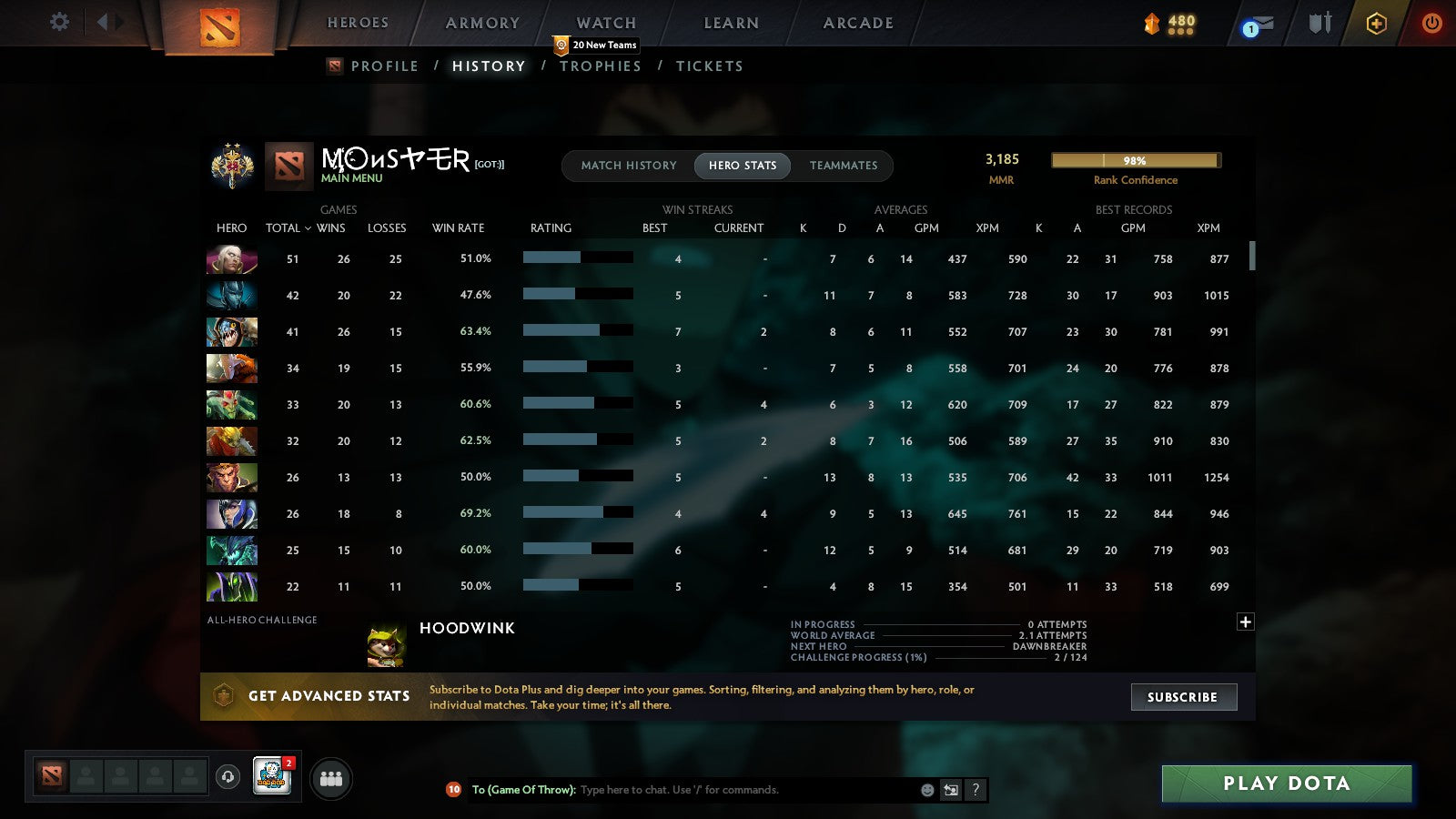Open party finder with the three-person icon

click(331, 779)
